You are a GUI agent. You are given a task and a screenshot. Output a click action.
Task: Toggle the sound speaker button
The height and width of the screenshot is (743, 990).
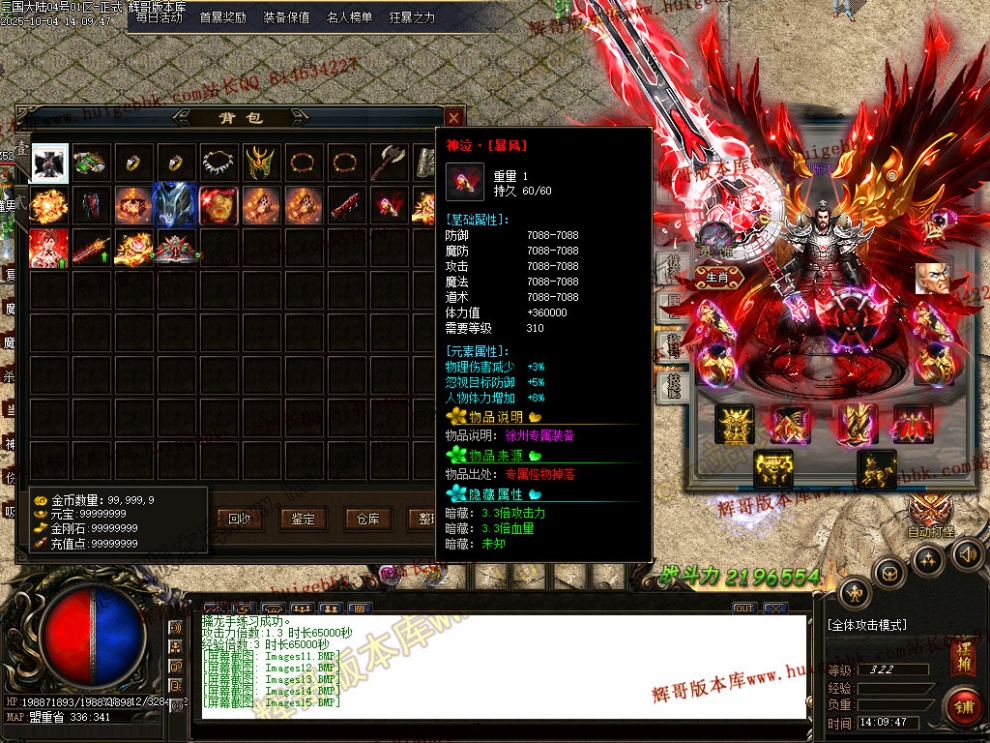click(966, 552)
